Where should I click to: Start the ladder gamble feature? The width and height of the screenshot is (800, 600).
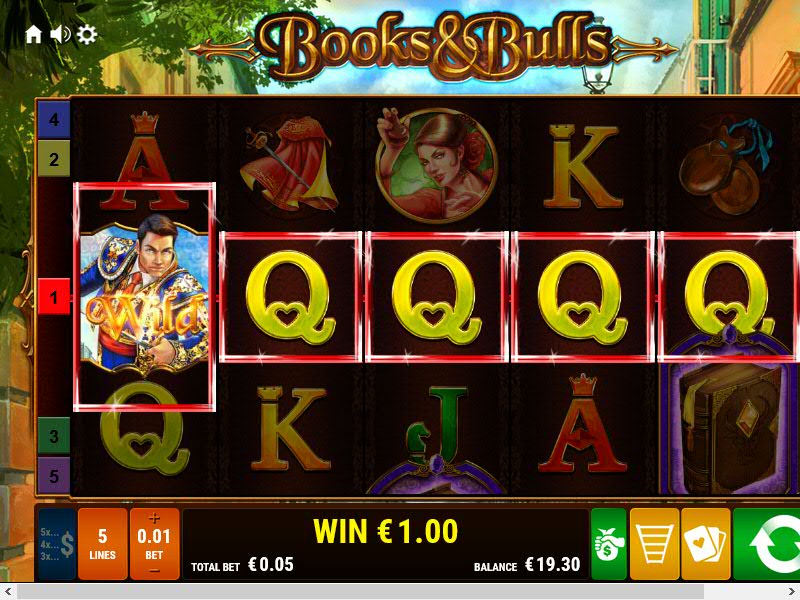pos(654,544)
